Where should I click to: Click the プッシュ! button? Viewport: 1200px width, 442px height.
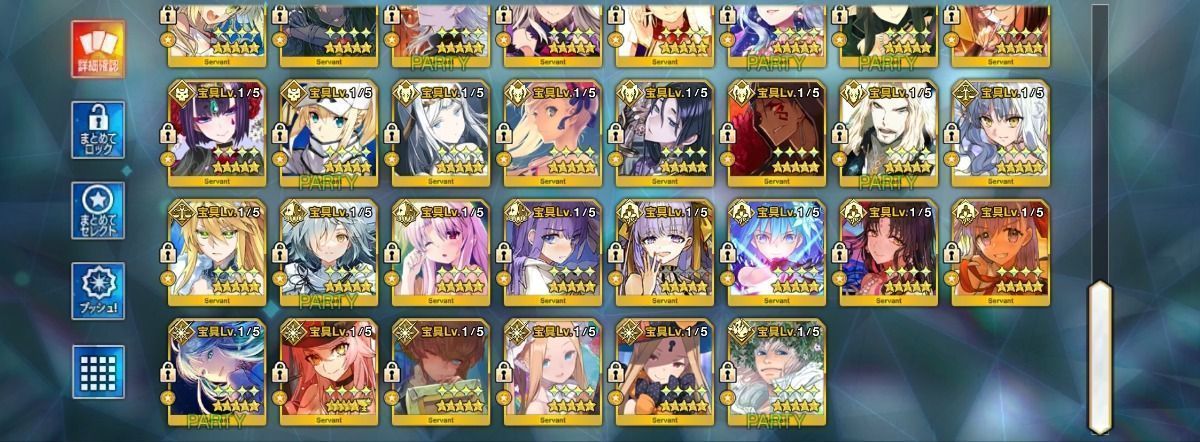click(98, 291)
